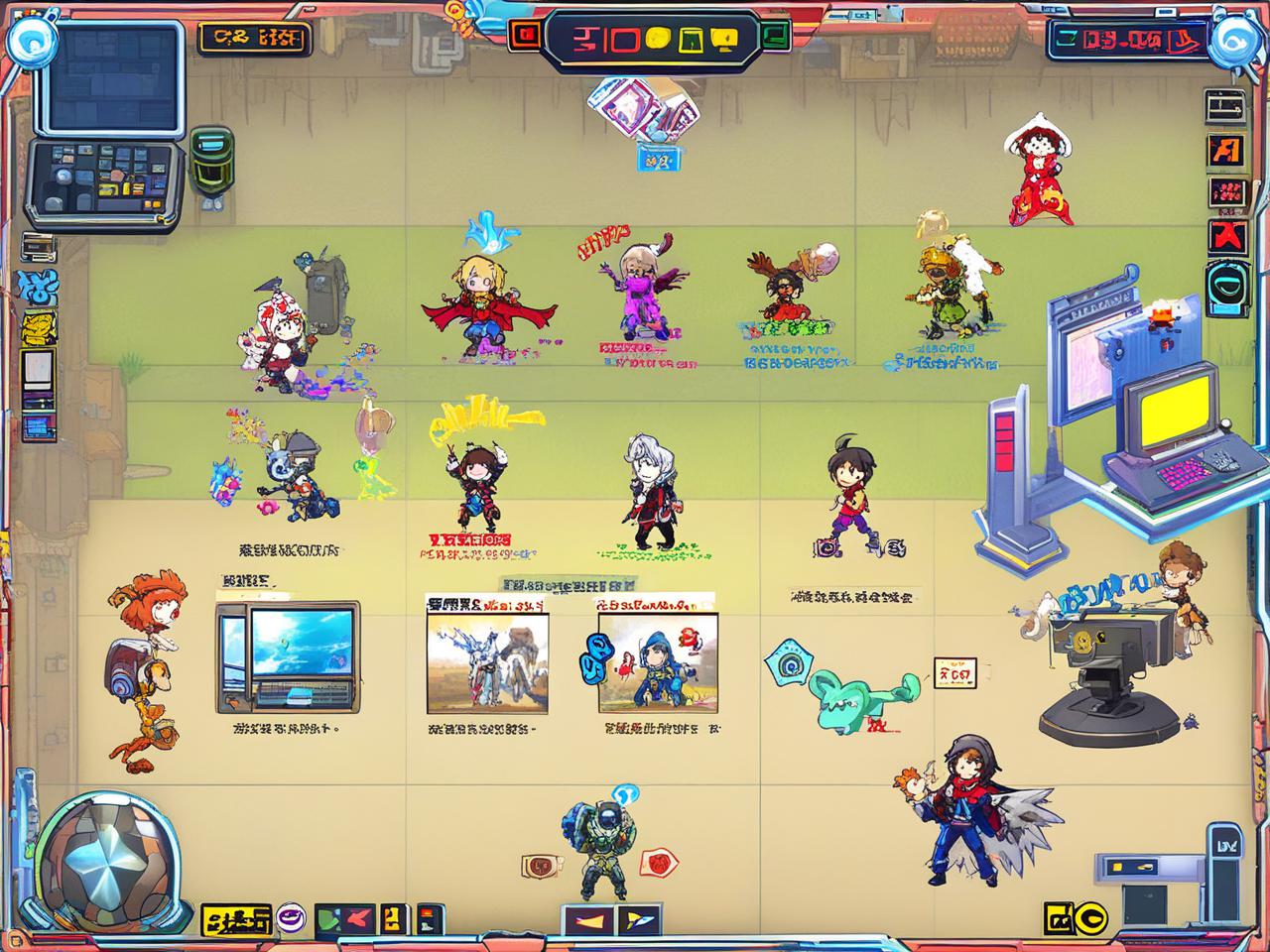Activate the red star icon in the right sidebar
Screen dimensions: 1270x952
tap(1226, 237)
